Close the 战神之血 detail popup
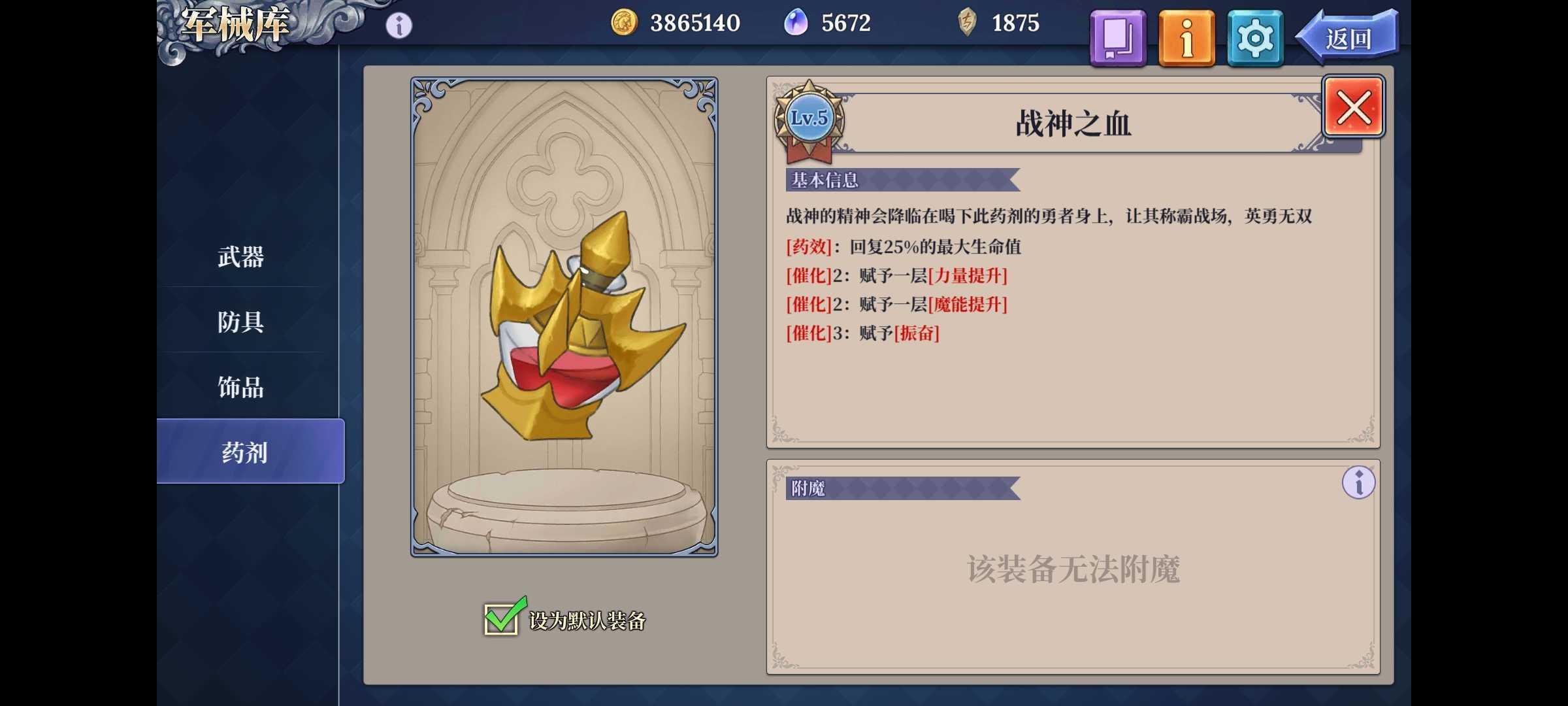The image size is (1568, 706). point(1353,108)
